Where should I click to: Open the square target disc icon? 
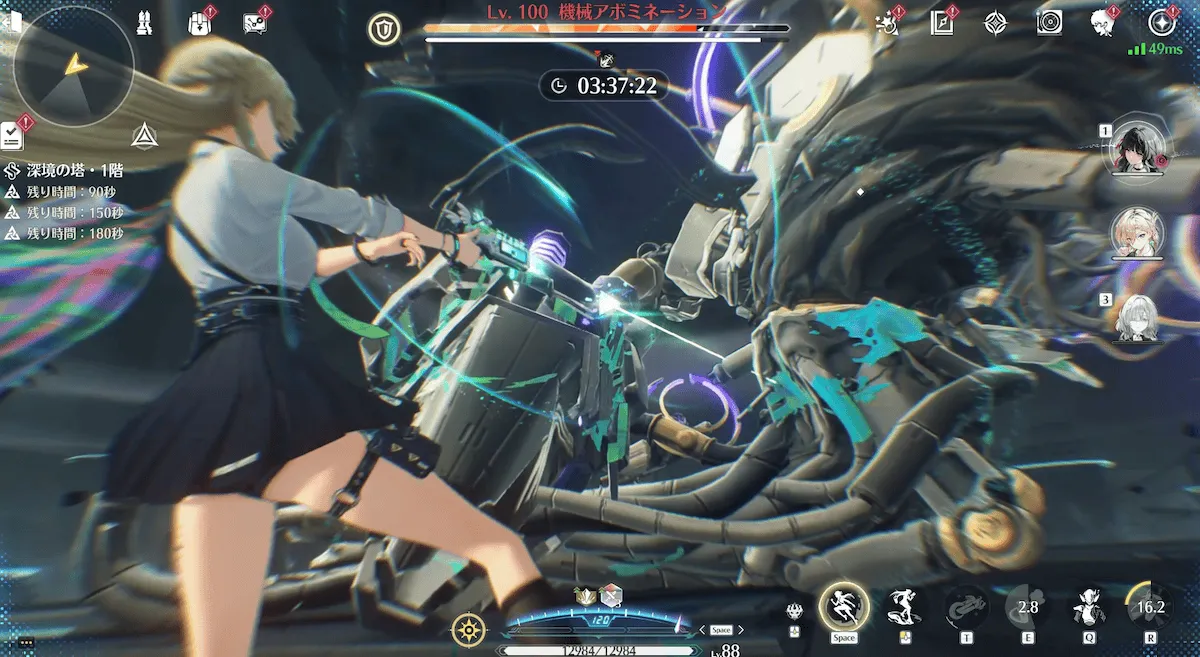coord(1049,22)
